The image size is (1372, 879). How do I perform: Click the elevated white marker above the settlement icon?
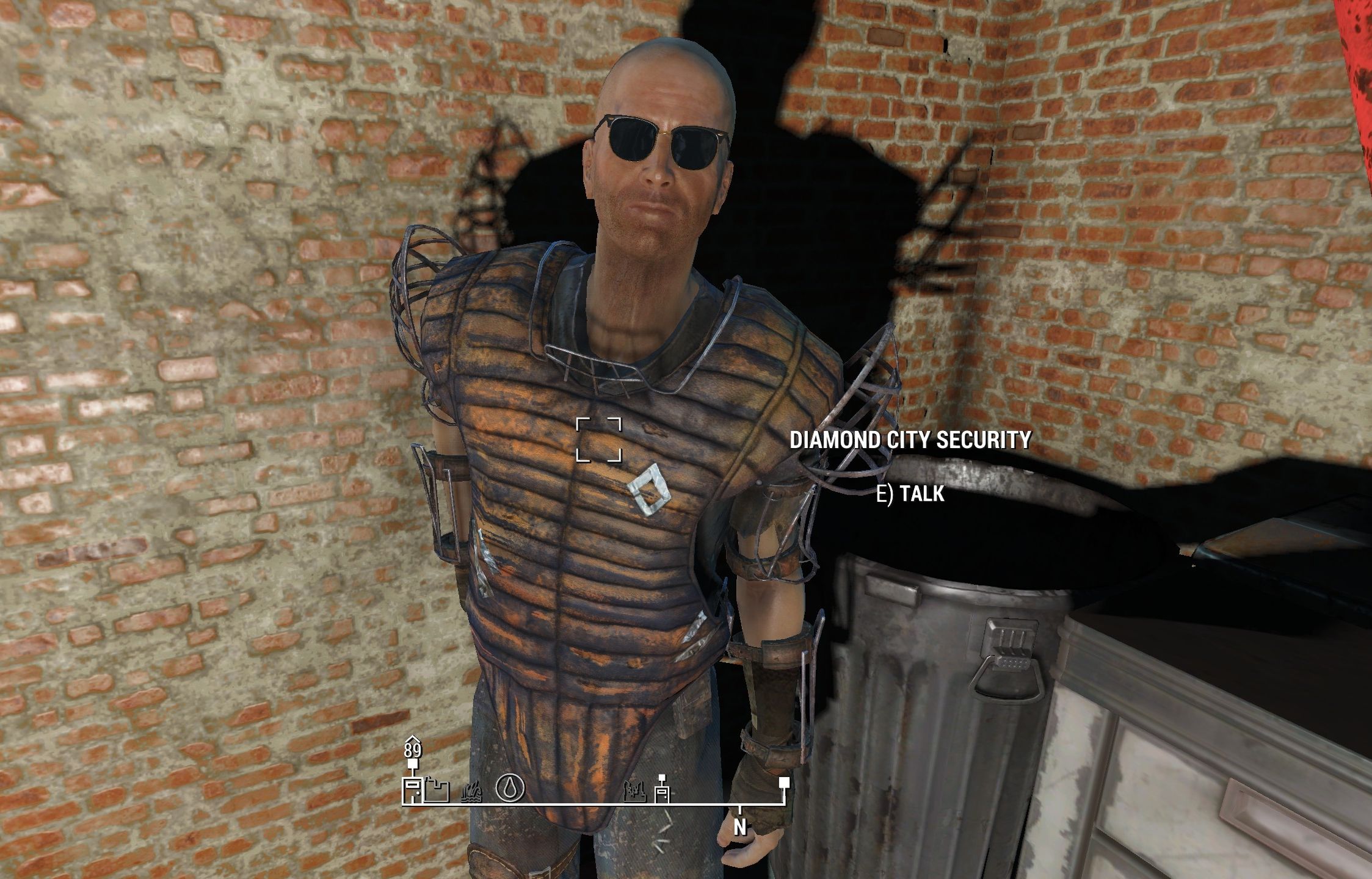[661, 778]
